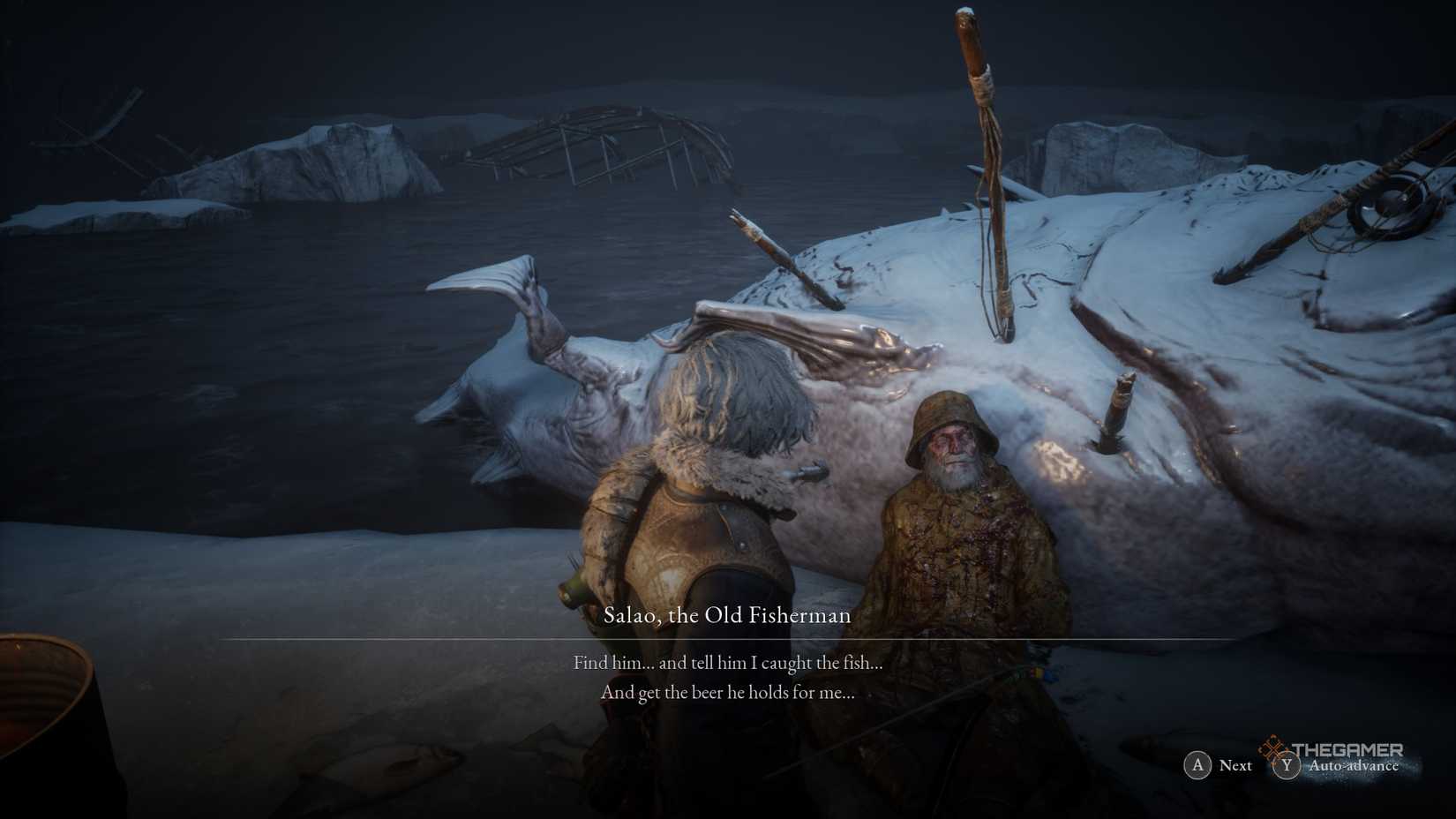Select the speaker name Salao, the Old Fisherman
This screenshot has width=1456, height=819.
click(728, 615)
